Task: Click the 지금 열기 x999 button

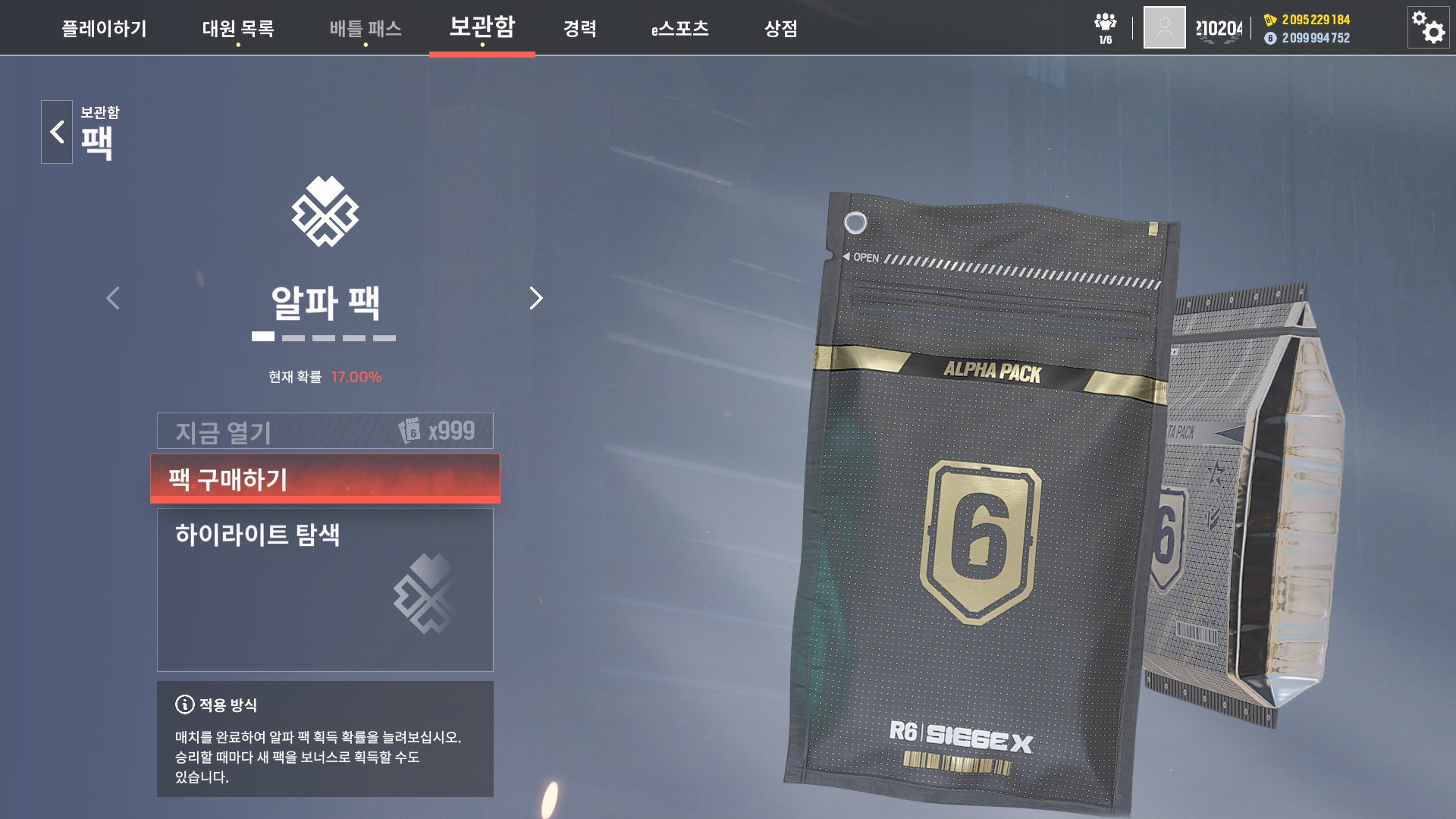Action: tap(324, 431)
